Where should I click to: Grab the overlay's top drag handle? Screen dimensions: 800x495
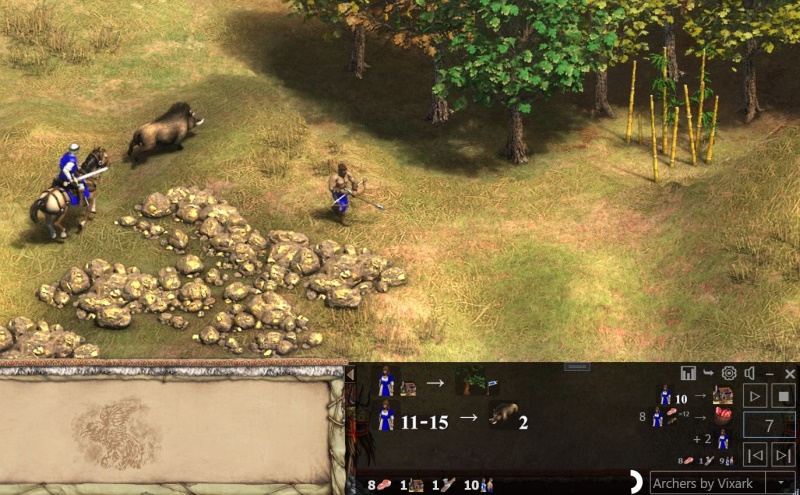(577, 366)
